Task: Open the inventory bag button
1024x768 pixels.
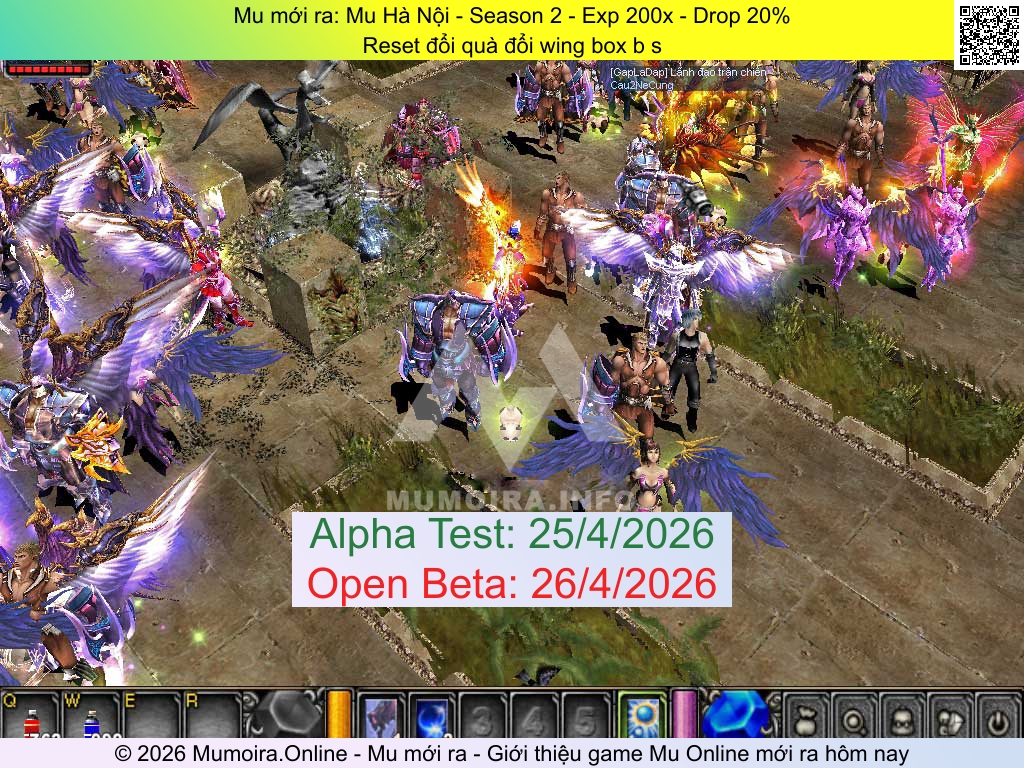Action: coord(807,717)
